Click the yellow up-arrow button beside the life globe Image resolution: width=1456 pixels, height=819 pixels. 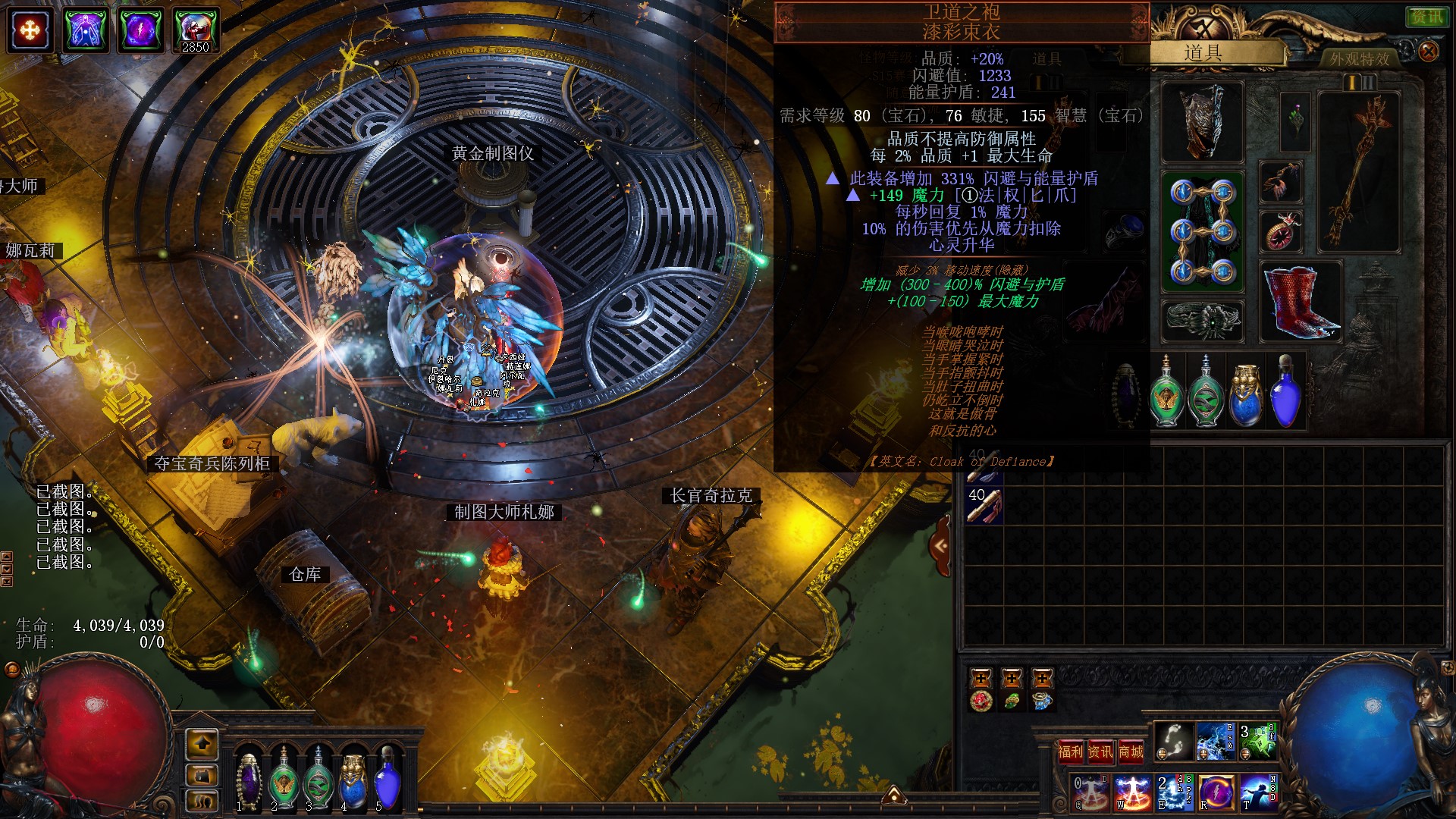tap(202, 744)
